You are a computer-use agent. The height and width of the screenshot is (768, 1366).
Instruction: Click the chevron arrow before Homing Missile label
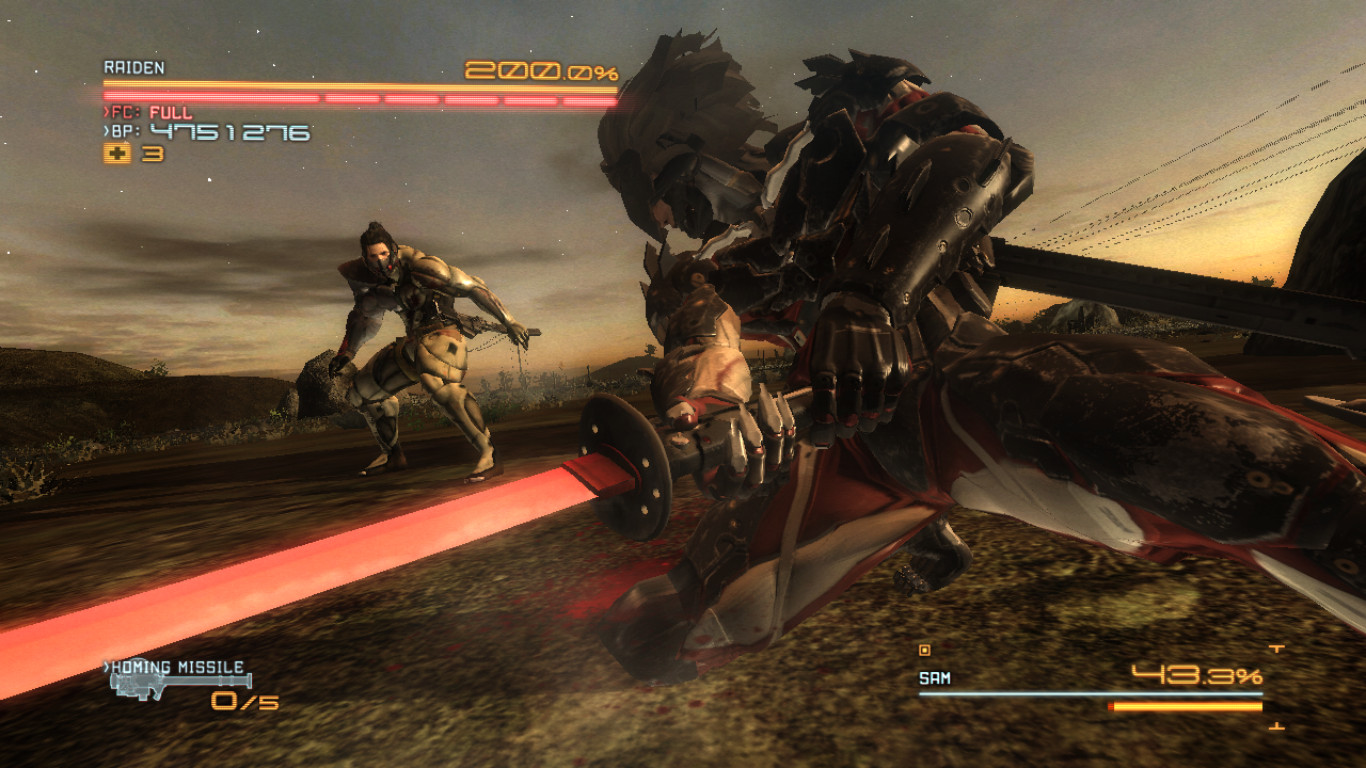(107, 665)
